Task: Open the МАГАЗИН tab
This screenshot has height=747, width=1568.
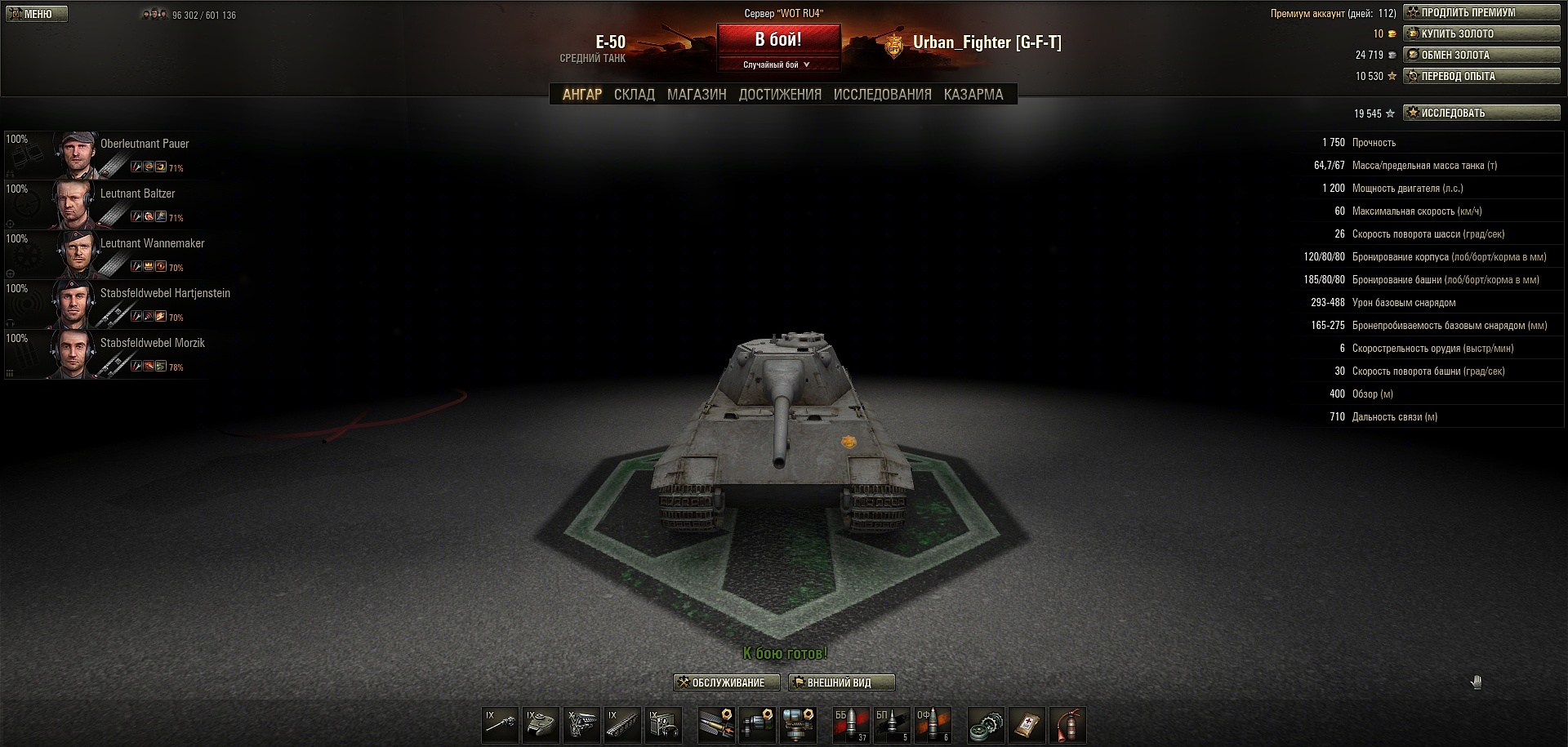Action: [x=696, y=95]
